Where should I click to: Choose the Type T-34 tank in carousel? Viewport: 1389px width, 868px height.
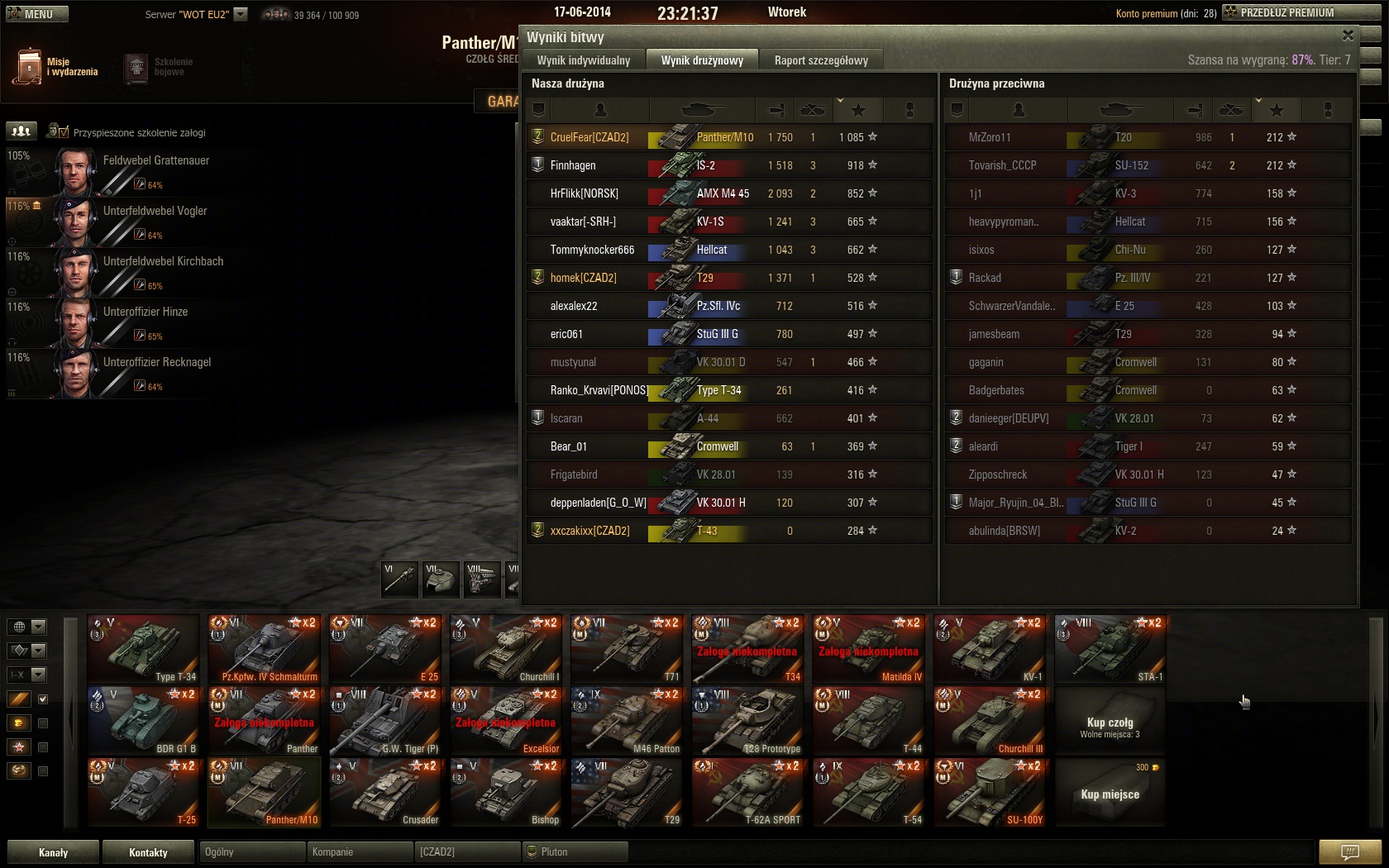[144, 649]
